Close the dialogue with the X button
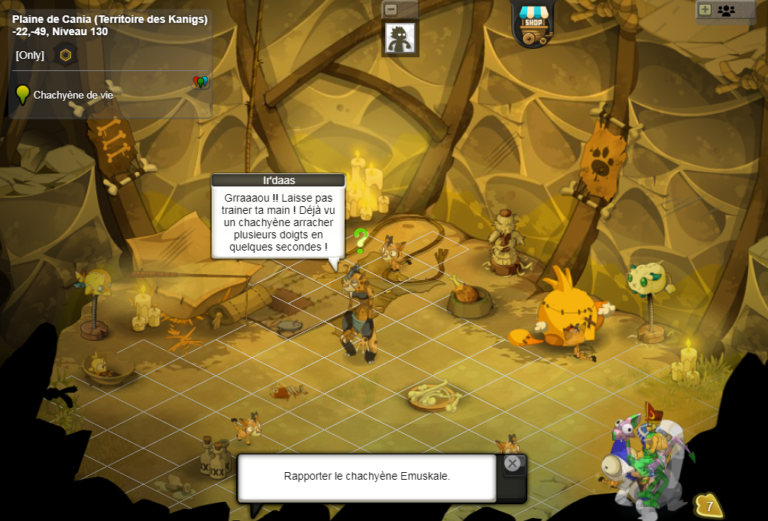Viewport: 768px width, 521px height. pyautogui.click(x=512, y=464)
